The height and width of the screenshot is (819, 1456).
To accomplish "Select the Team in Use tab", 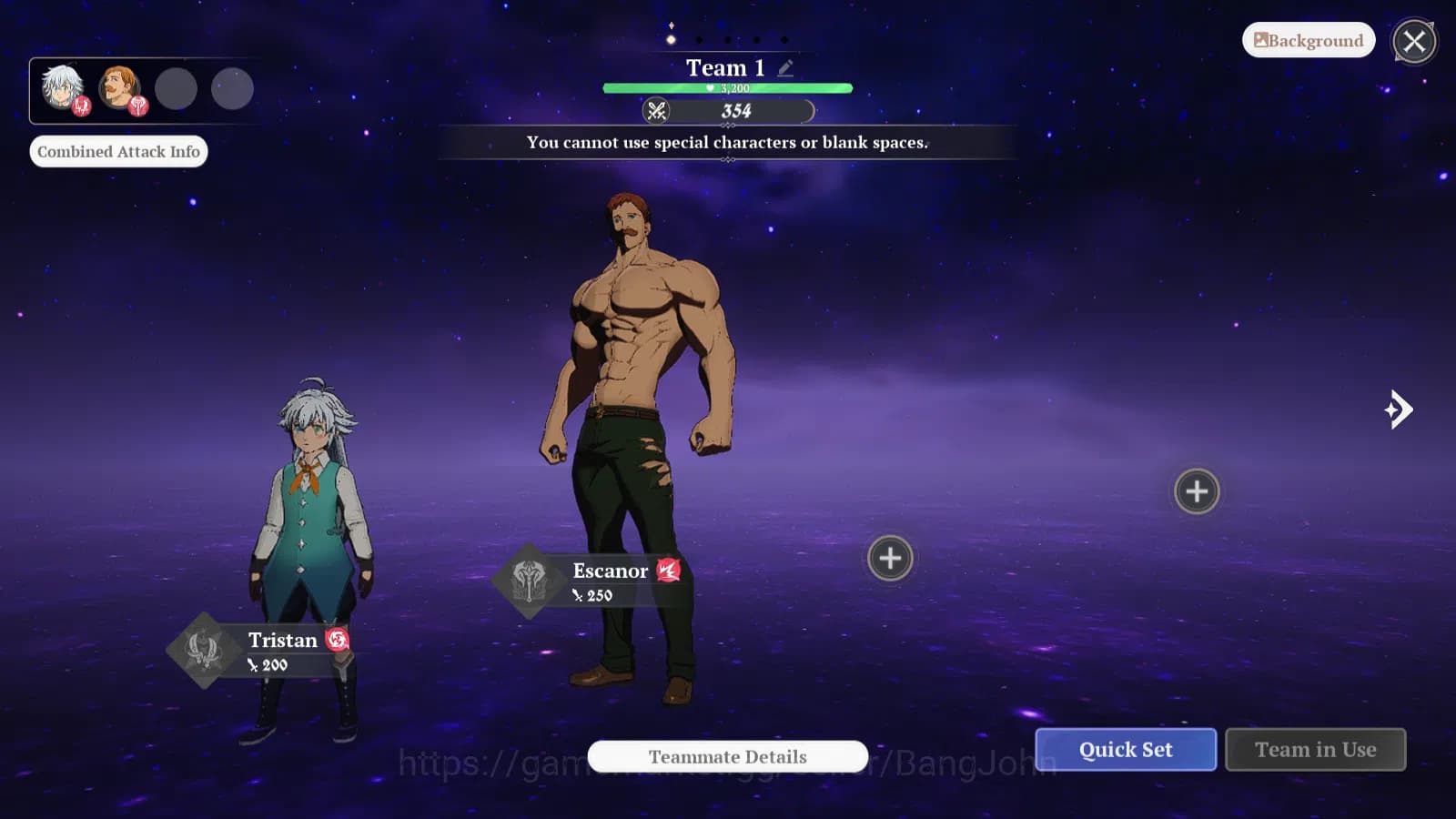I will [x=1316, y=749].
